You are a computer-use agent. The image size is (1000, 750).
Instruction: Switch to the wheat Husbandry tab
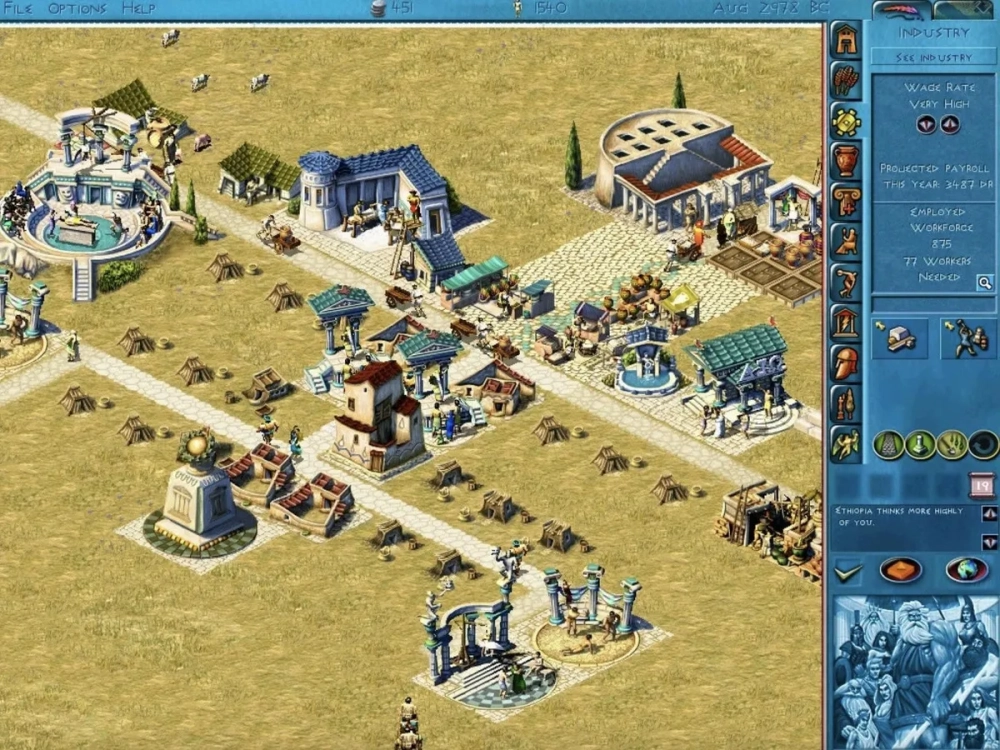[x=846, y=81]
